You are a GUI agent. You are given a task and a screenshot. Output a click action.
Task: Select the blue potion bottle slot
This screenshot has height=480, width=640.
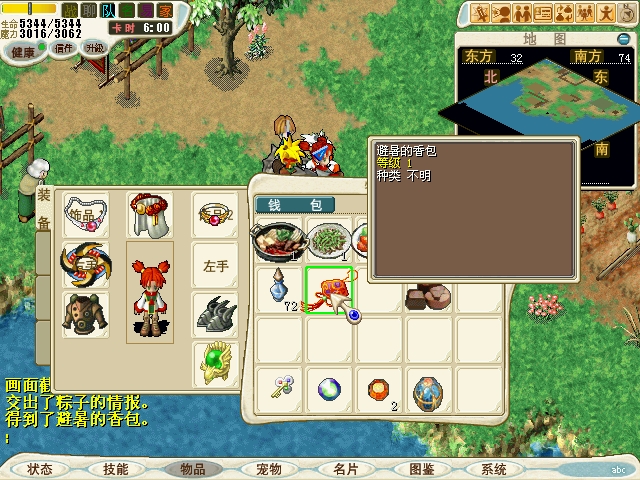point(277,289)
